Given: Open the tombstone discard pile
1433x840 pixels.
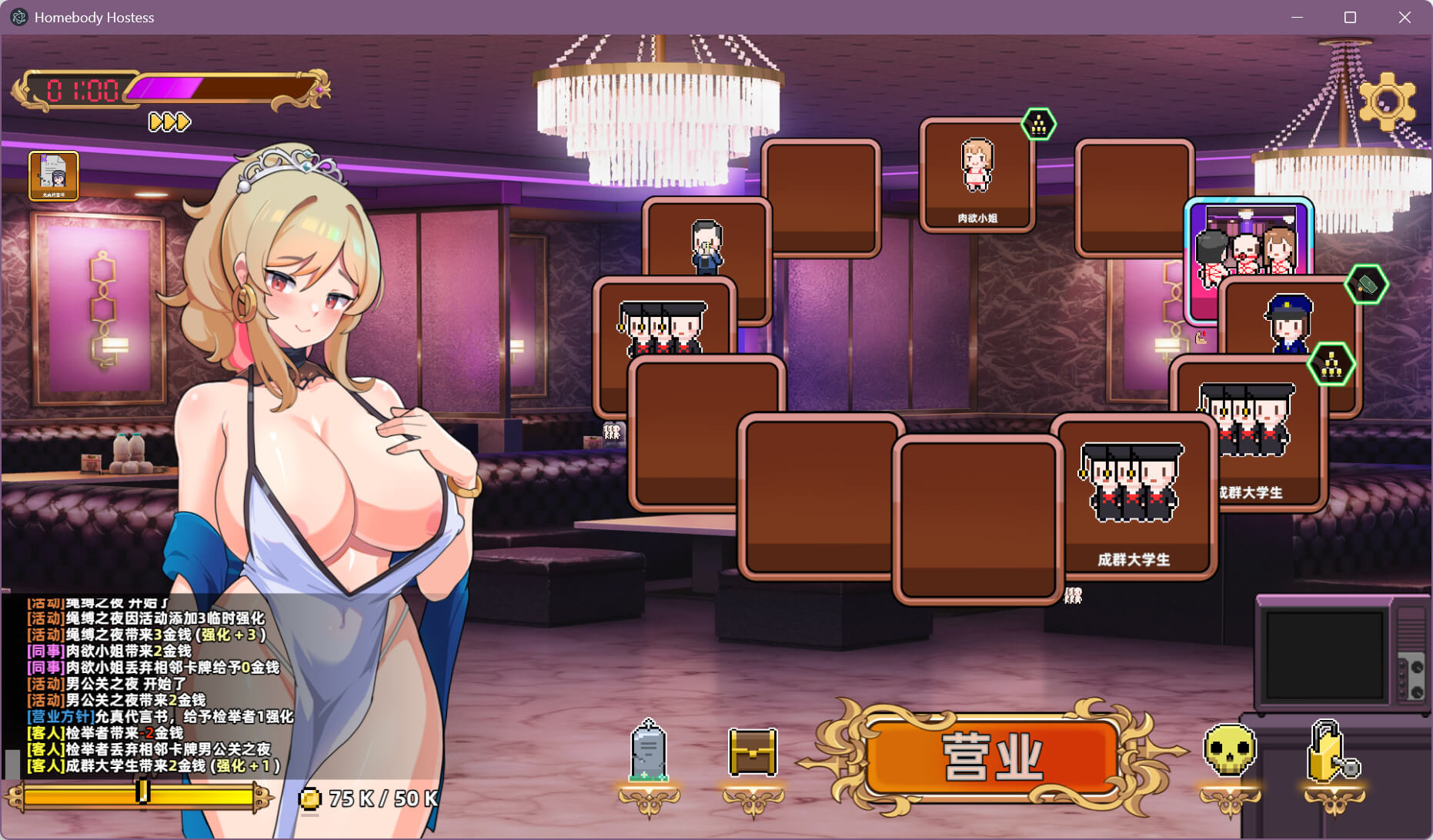Looking at the screenshot, I should (649, 752).
